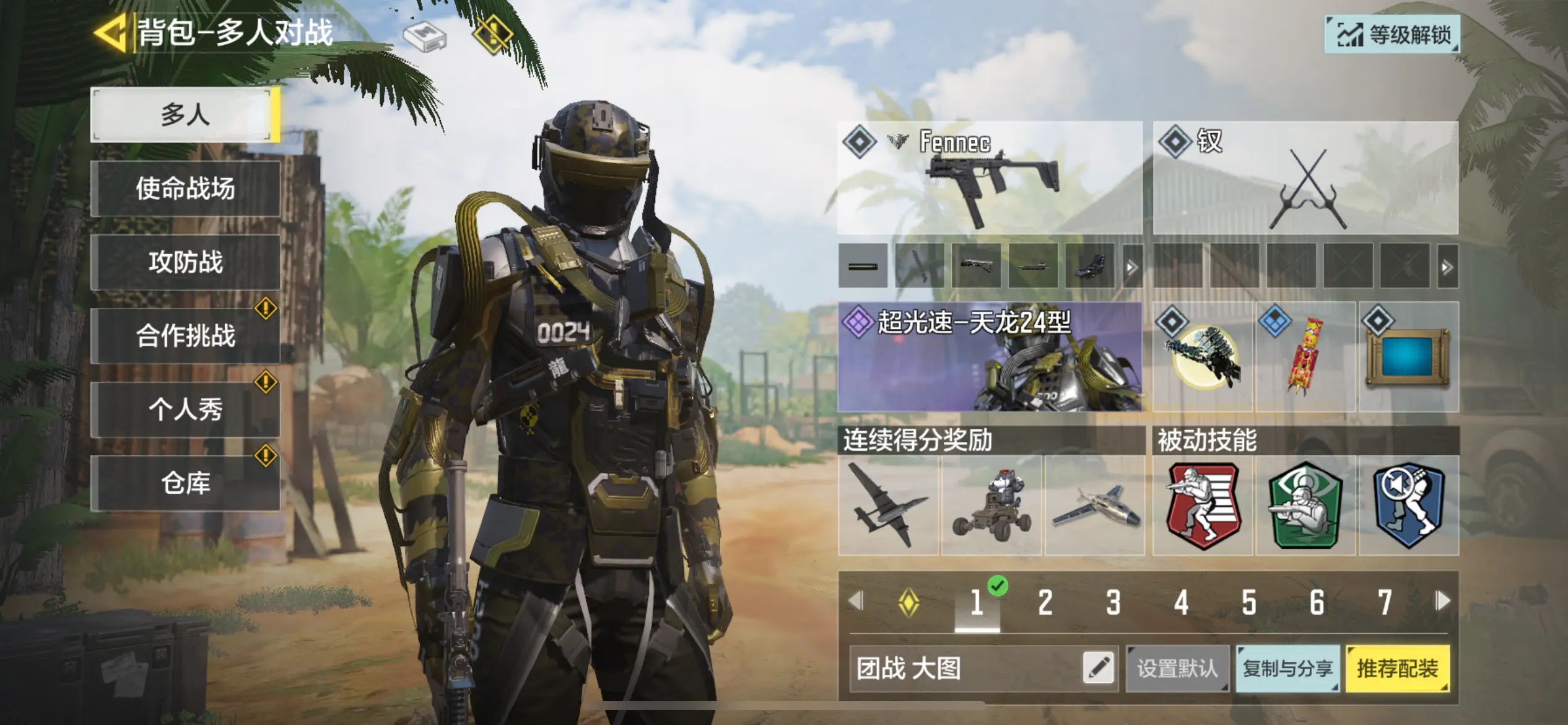Select the blue framed screen equipment slot
The image size is (1568, 725).
click(x=1408, y=357)
